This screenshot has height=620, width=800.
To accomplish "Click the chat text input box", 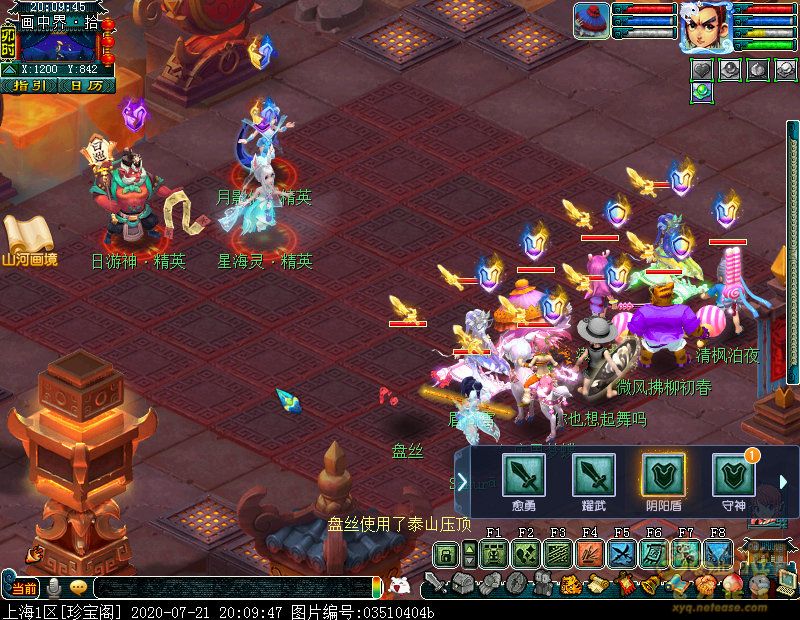I will point(230,588).
